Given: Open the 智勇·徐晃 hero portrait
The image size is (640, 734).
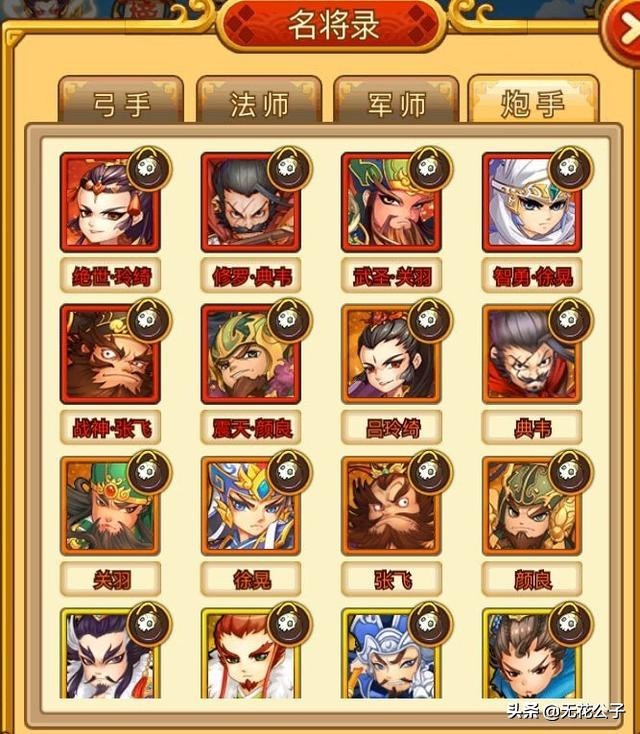Looking at the screenshot, I should (x=530, y=203).
